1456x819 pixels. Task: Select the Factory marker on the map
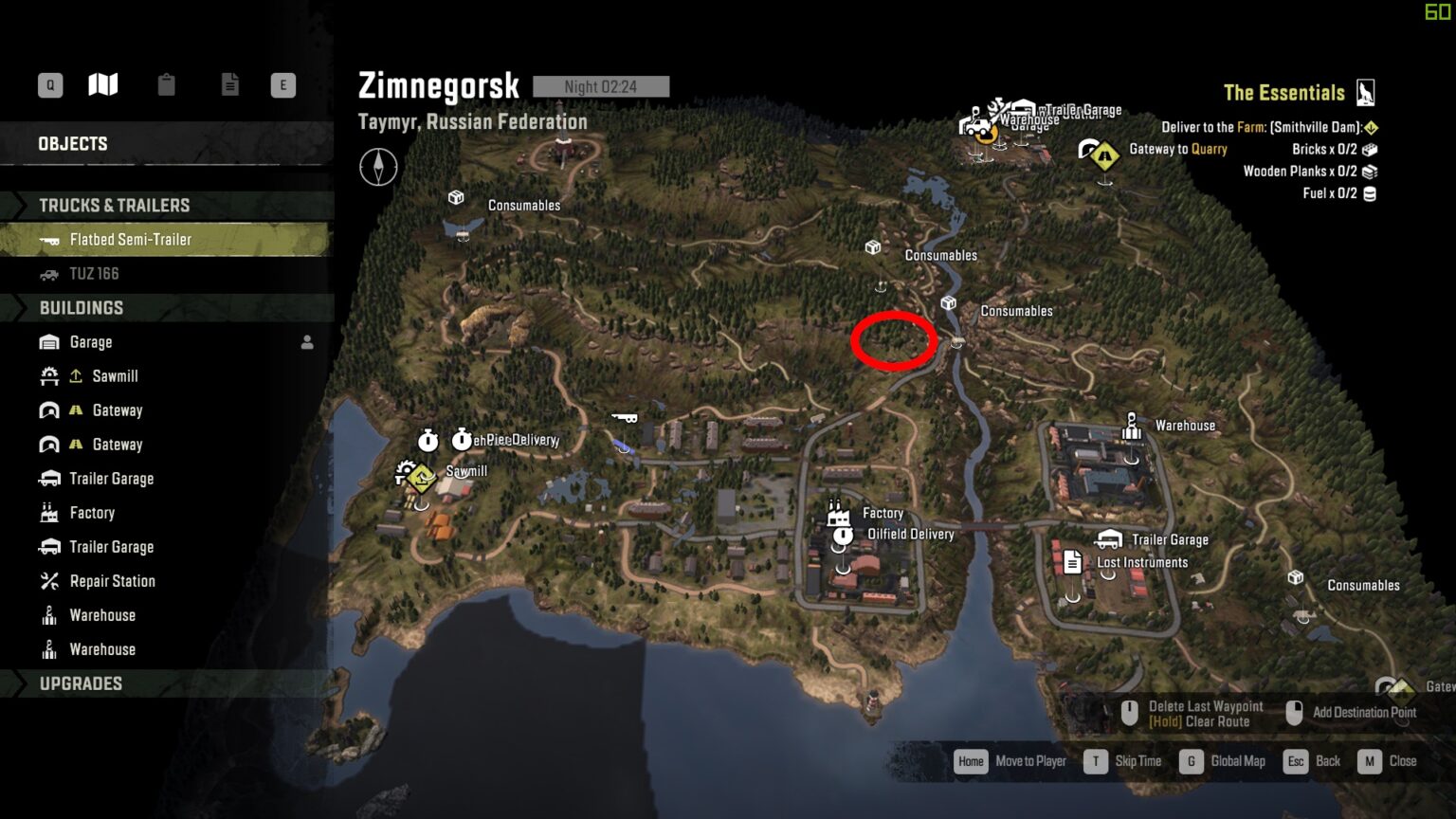pos(837,513)
